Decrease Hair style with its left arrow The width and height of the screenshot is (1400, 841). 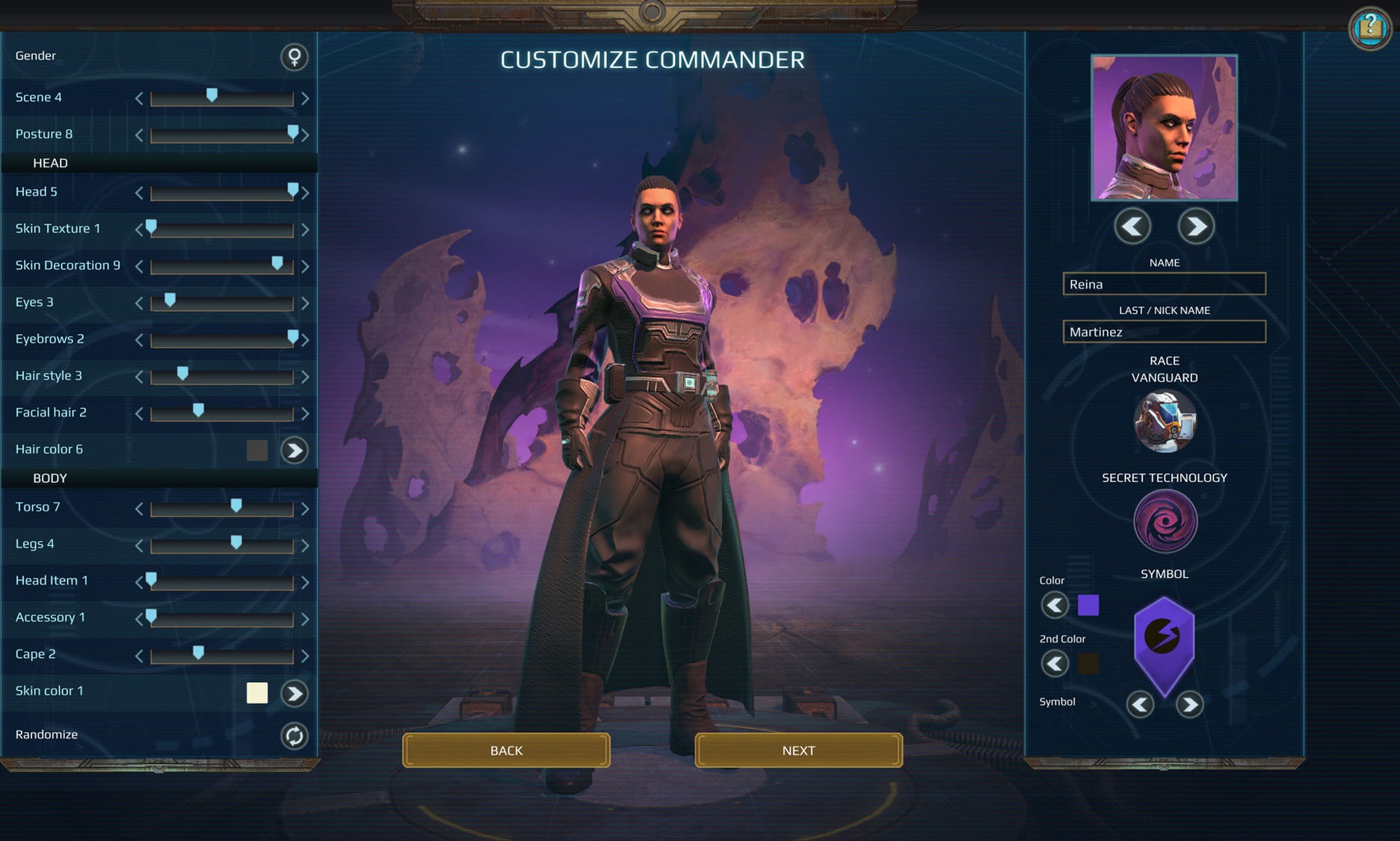pyautogui.click(x=139, y=377)
